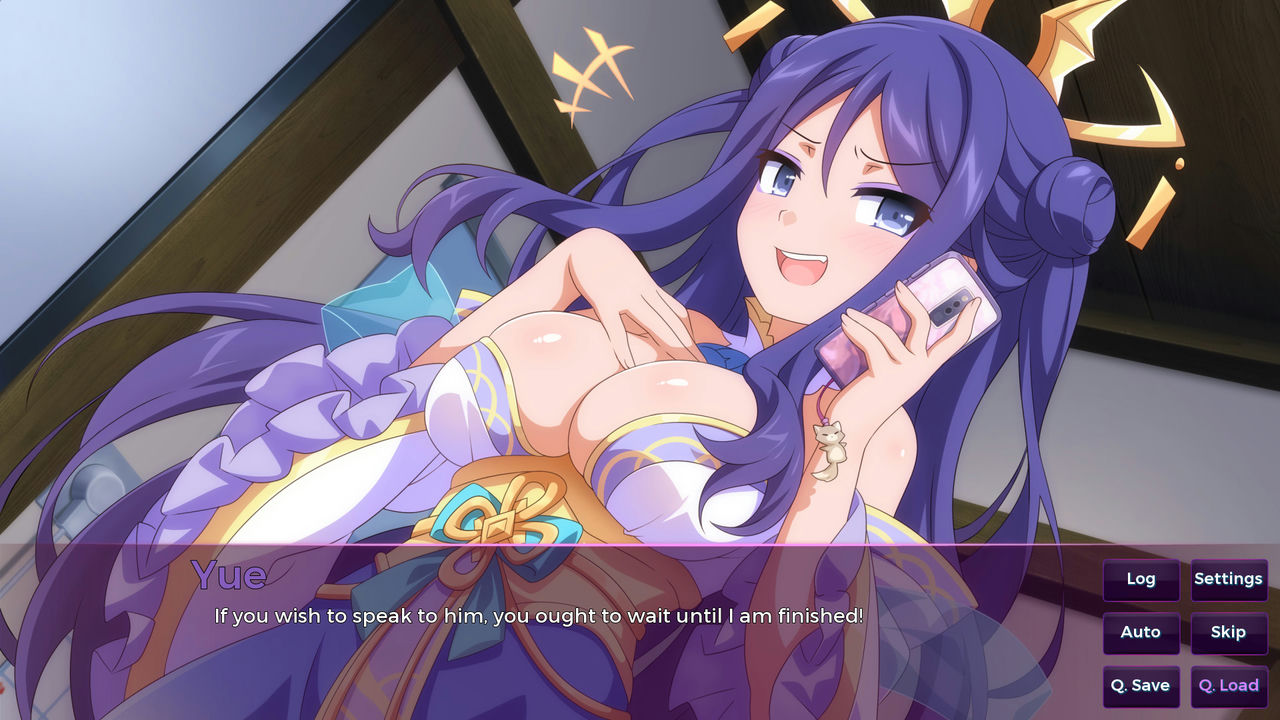Open the Log to review dialogue history
The height and width of the screenshot is (720, 1280).
[1140, 579]
